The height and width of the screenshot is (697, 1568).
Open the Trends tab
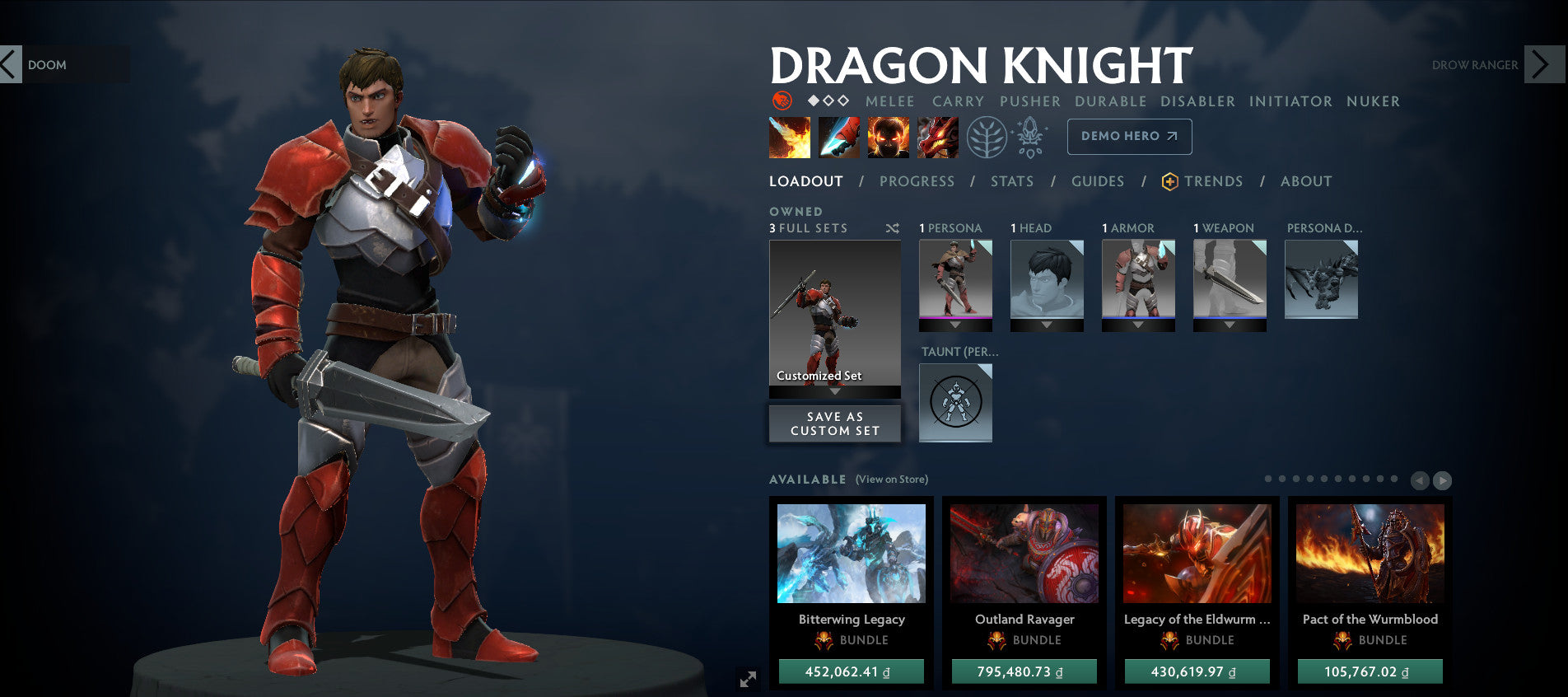1215,181
